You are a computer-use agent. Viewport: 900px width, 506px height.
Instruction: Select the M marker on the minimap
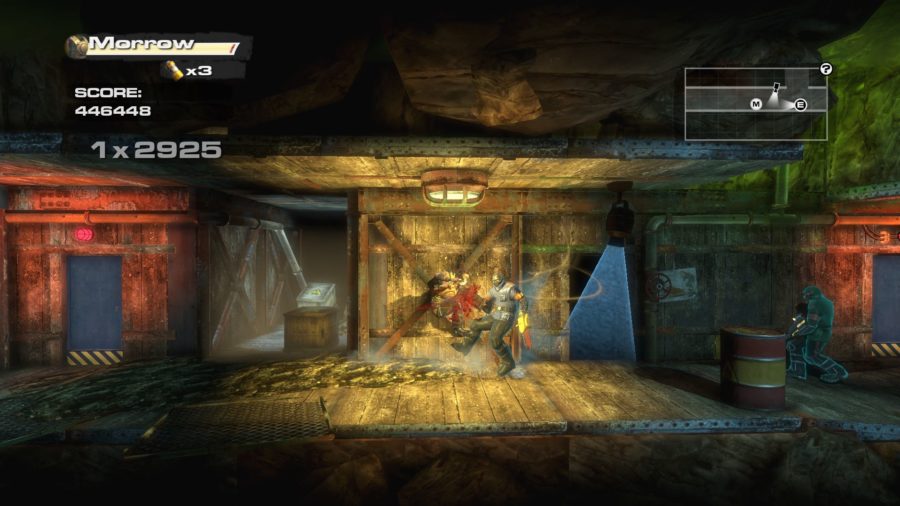[756, 104]
